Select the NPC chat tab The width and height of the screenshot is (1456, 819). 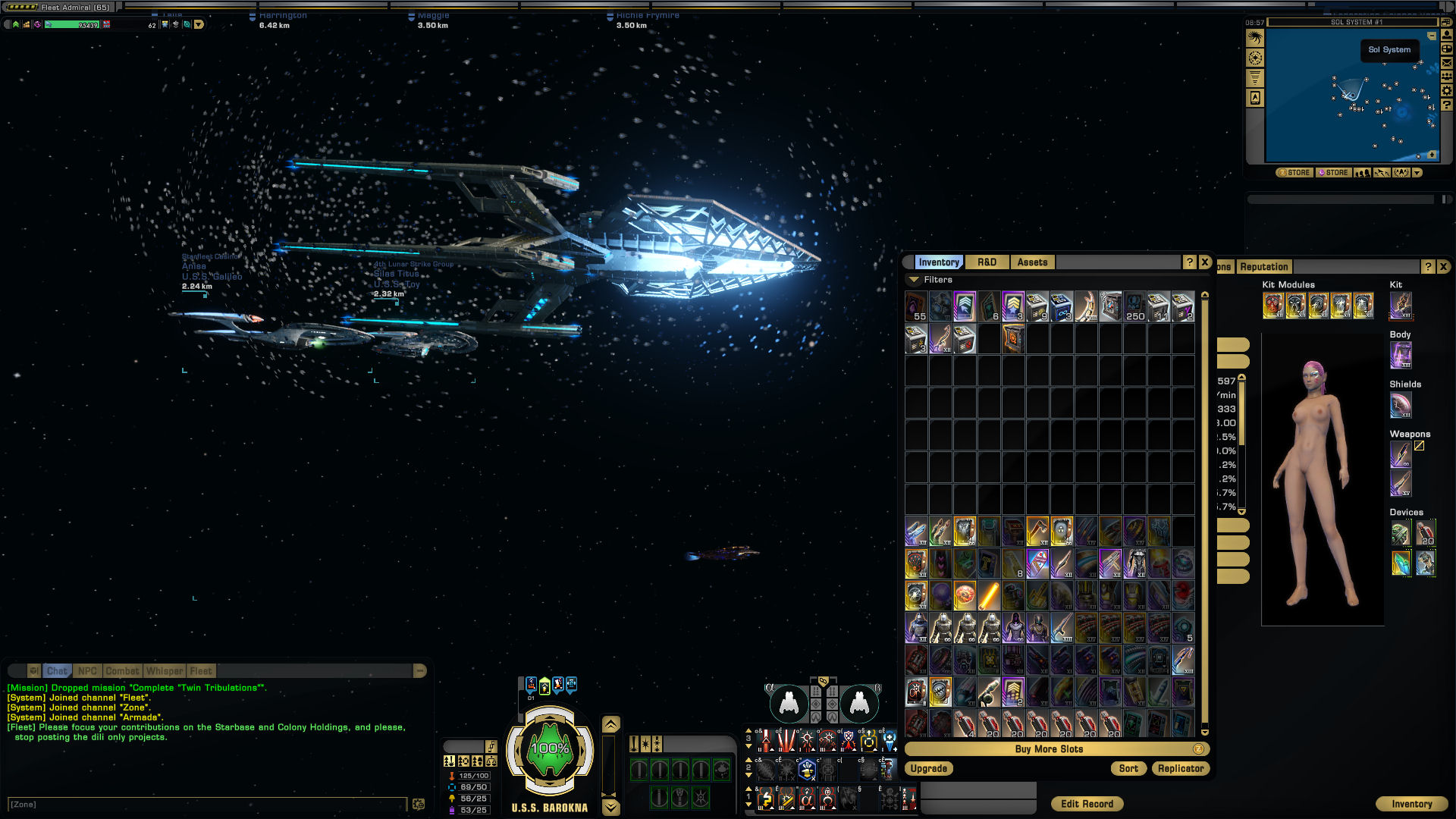(87, 671)
